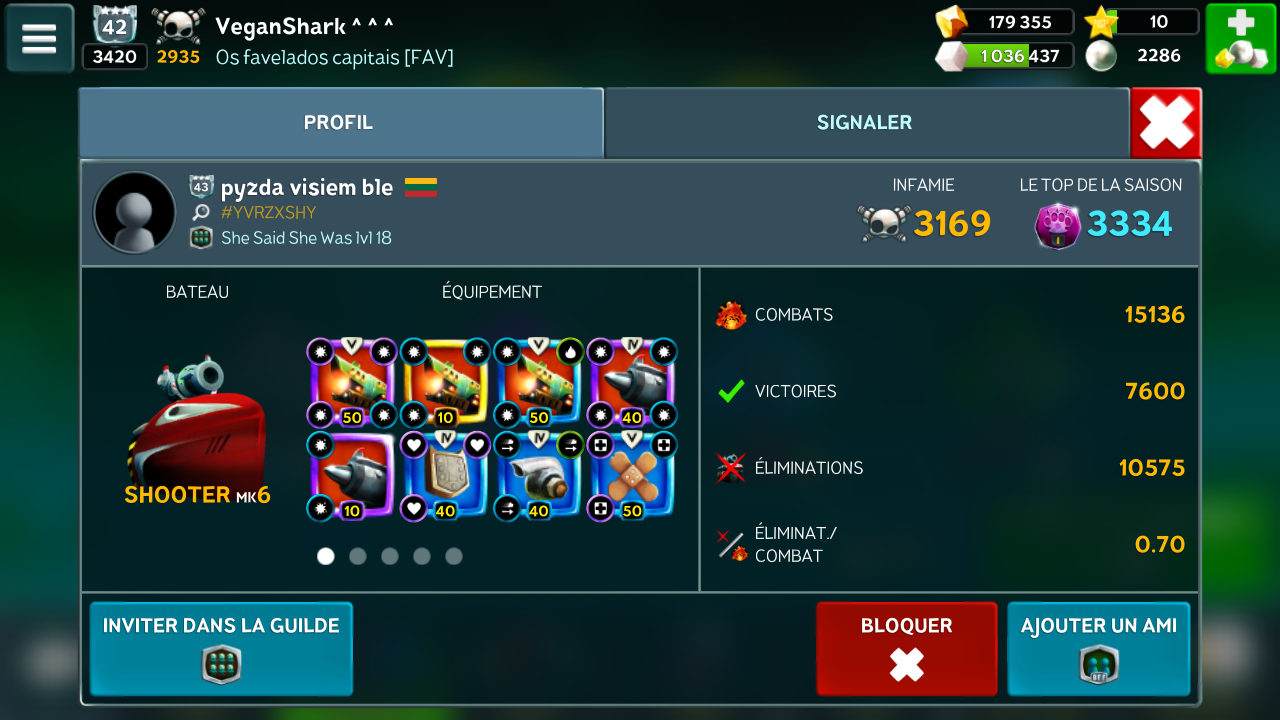Tap the player's avatar picture
This screenshot has width=1280, height=720.
(x=134, y=212)
